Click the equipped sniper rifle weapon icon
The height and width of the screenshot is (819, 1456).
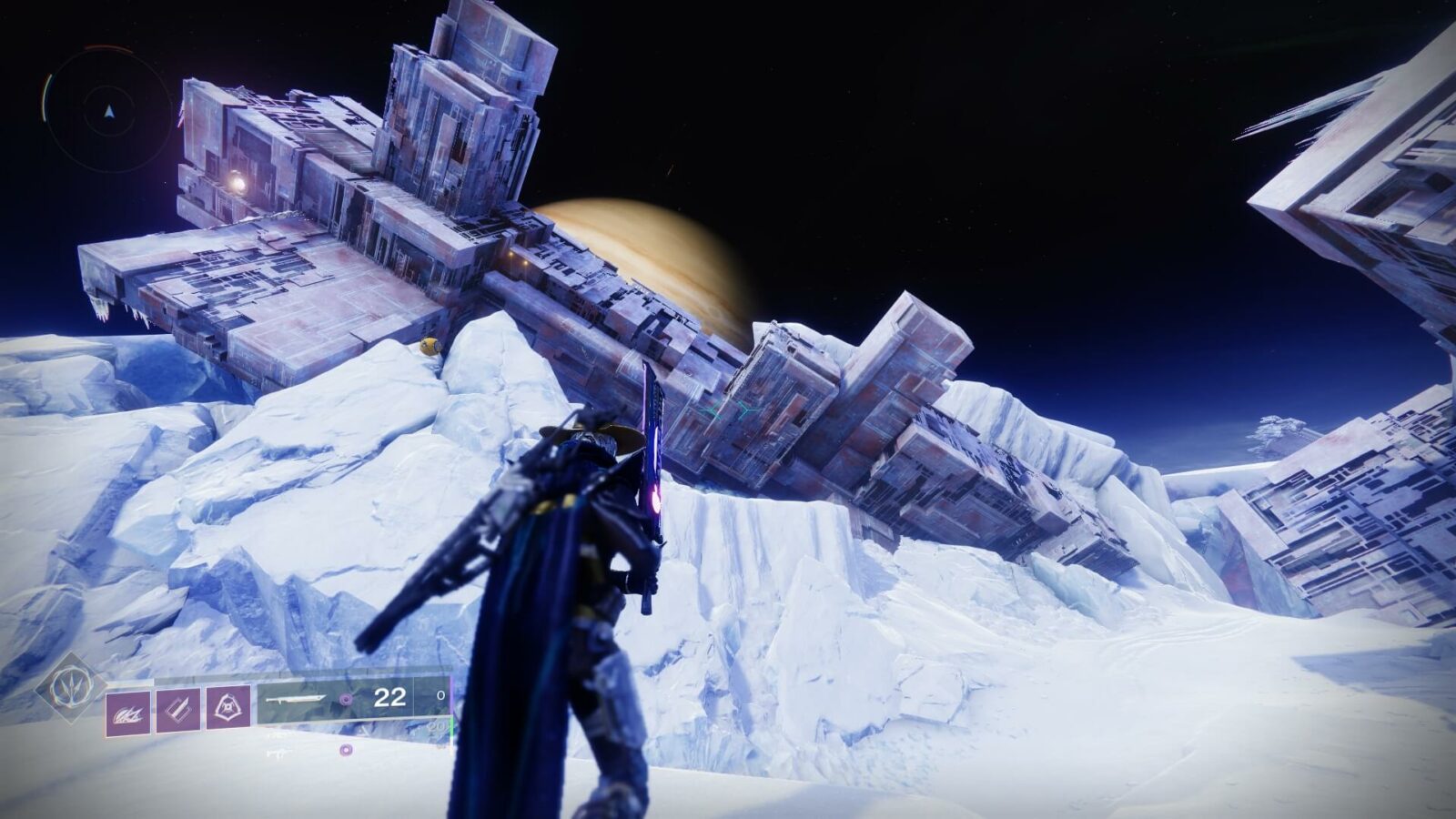pos(295,698)
